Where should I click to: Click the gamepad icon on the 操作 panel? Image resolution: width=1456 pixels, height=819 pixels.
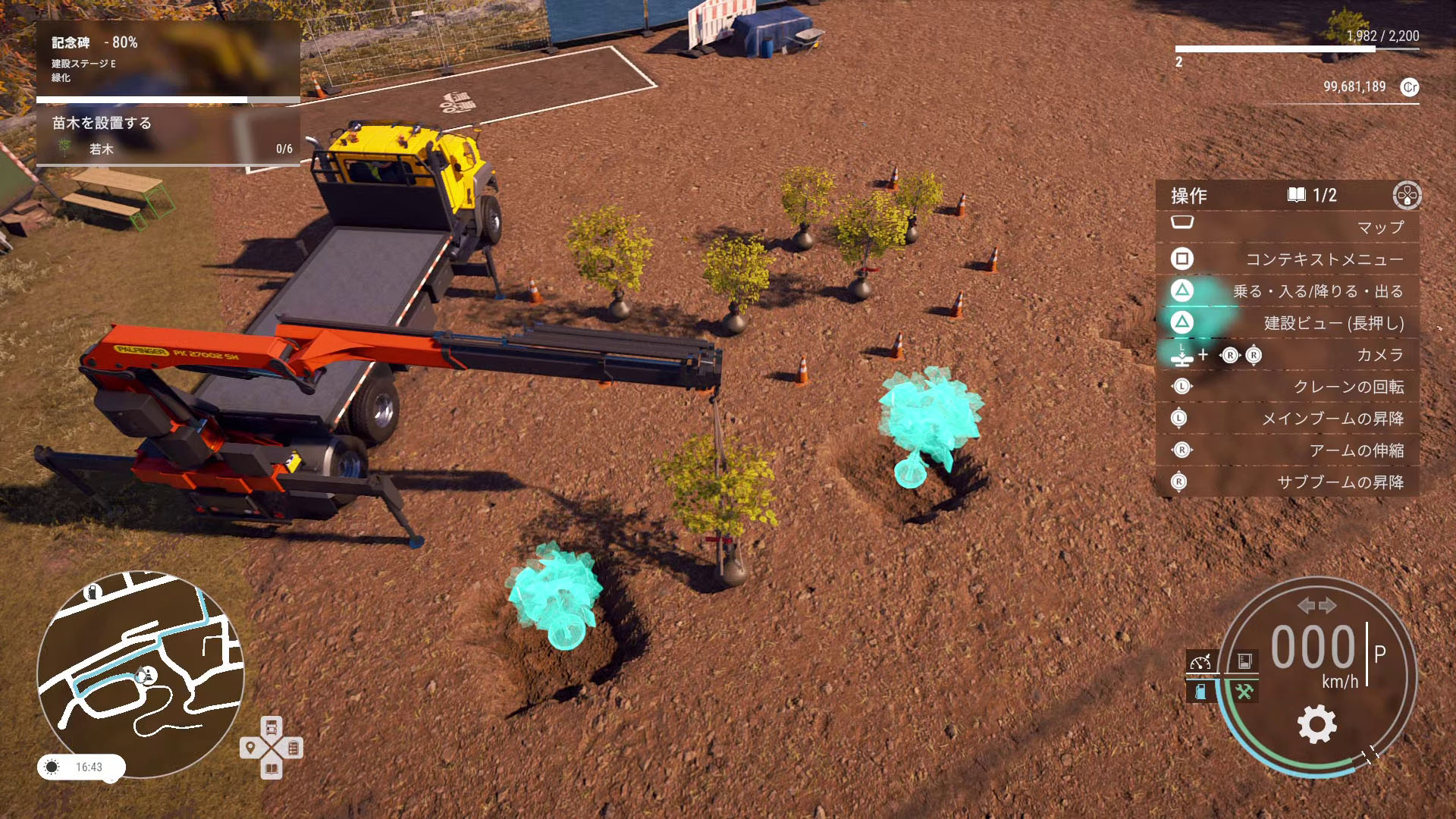[x=1407, y=195]
